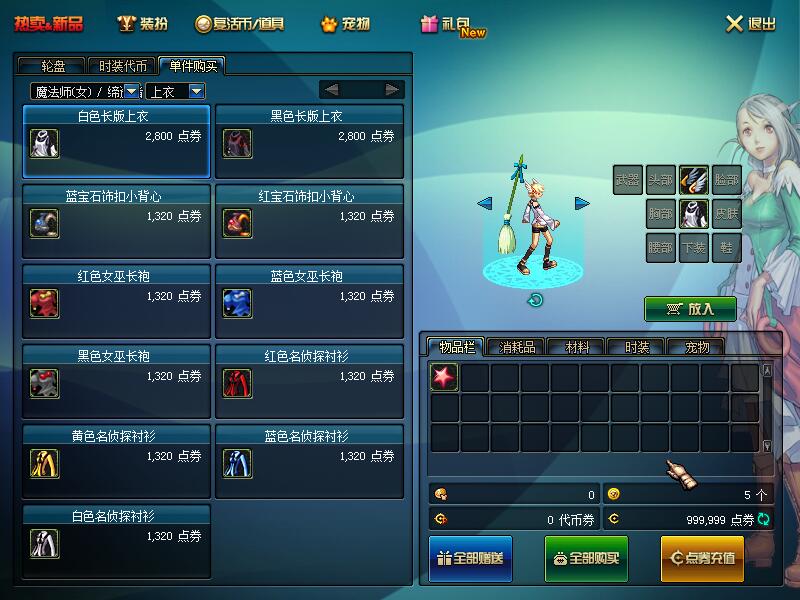Switch to the 时装代币 tab

point(123,66)
